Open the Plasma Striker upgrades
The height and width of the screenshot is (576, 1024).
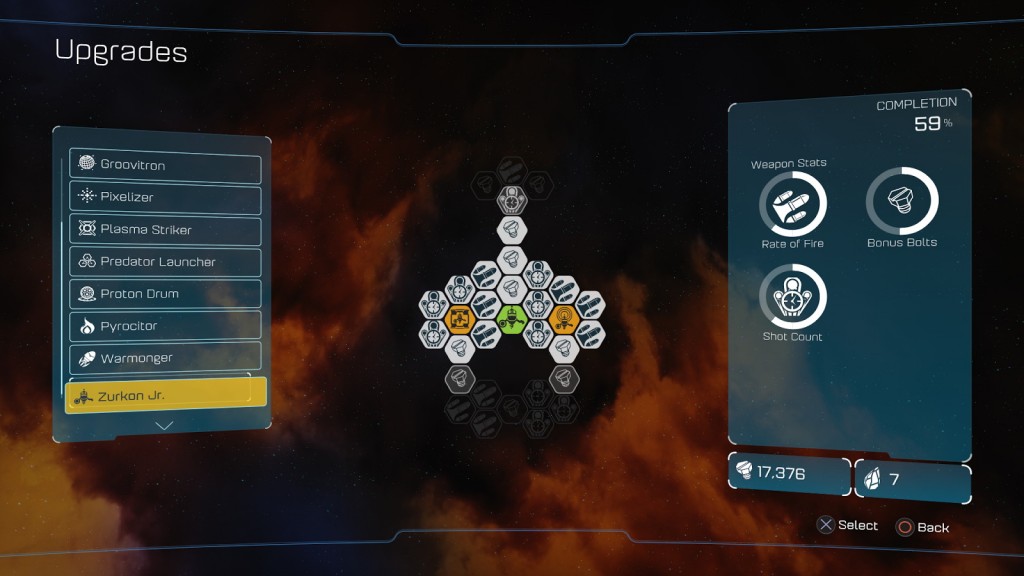point(165,229)
